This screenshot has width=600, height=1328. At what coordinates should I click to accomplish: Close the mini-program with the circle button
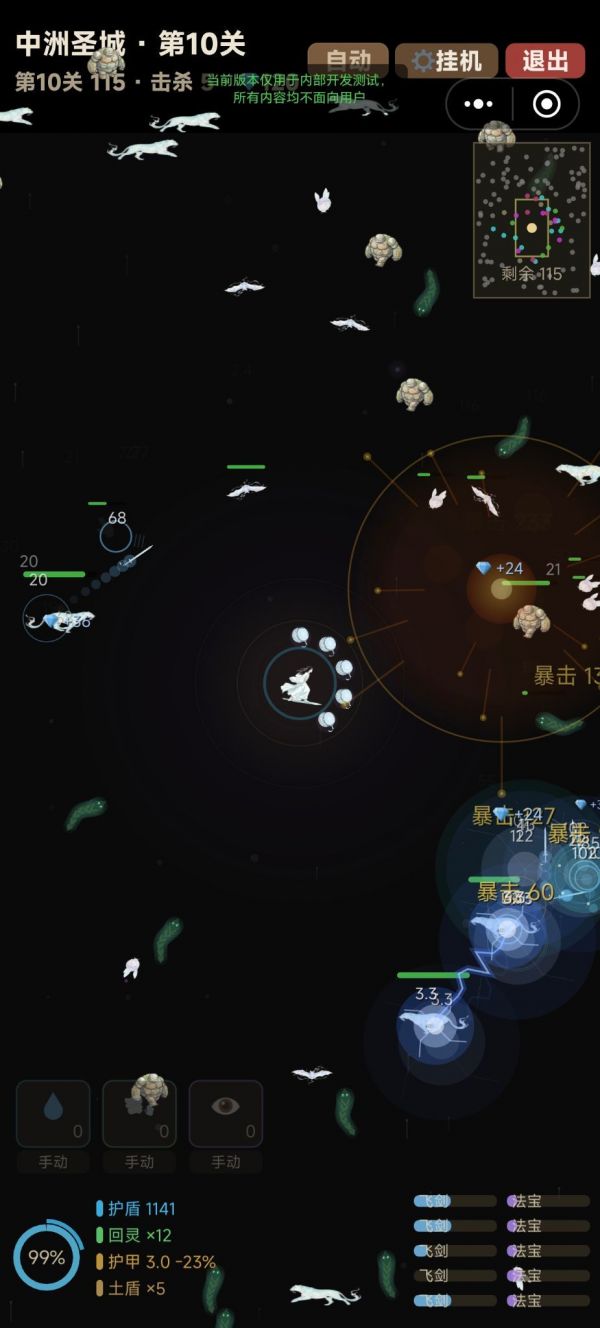pos(546,104)
